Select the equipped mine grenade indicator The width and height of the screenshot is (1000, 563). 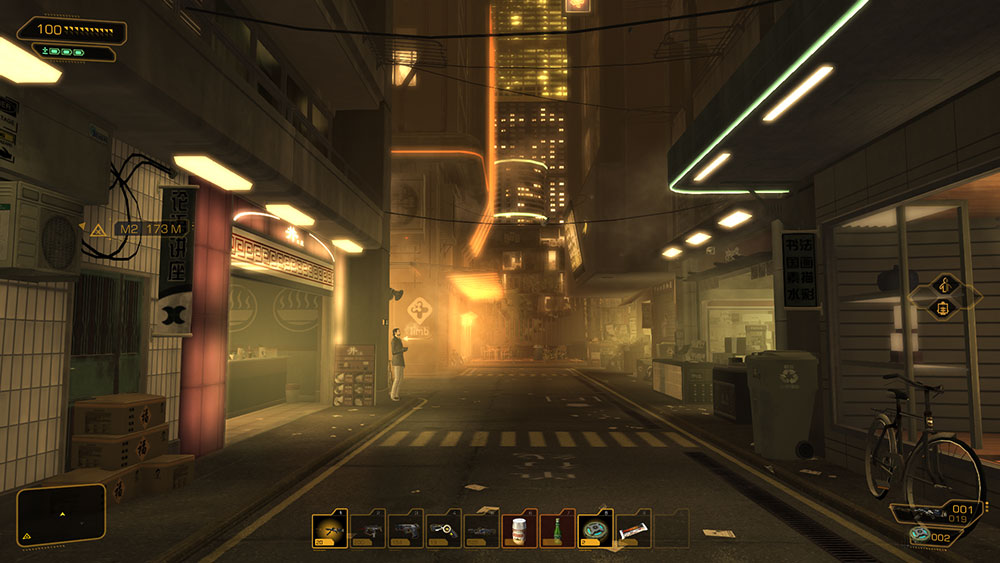(x=930, y=537)
